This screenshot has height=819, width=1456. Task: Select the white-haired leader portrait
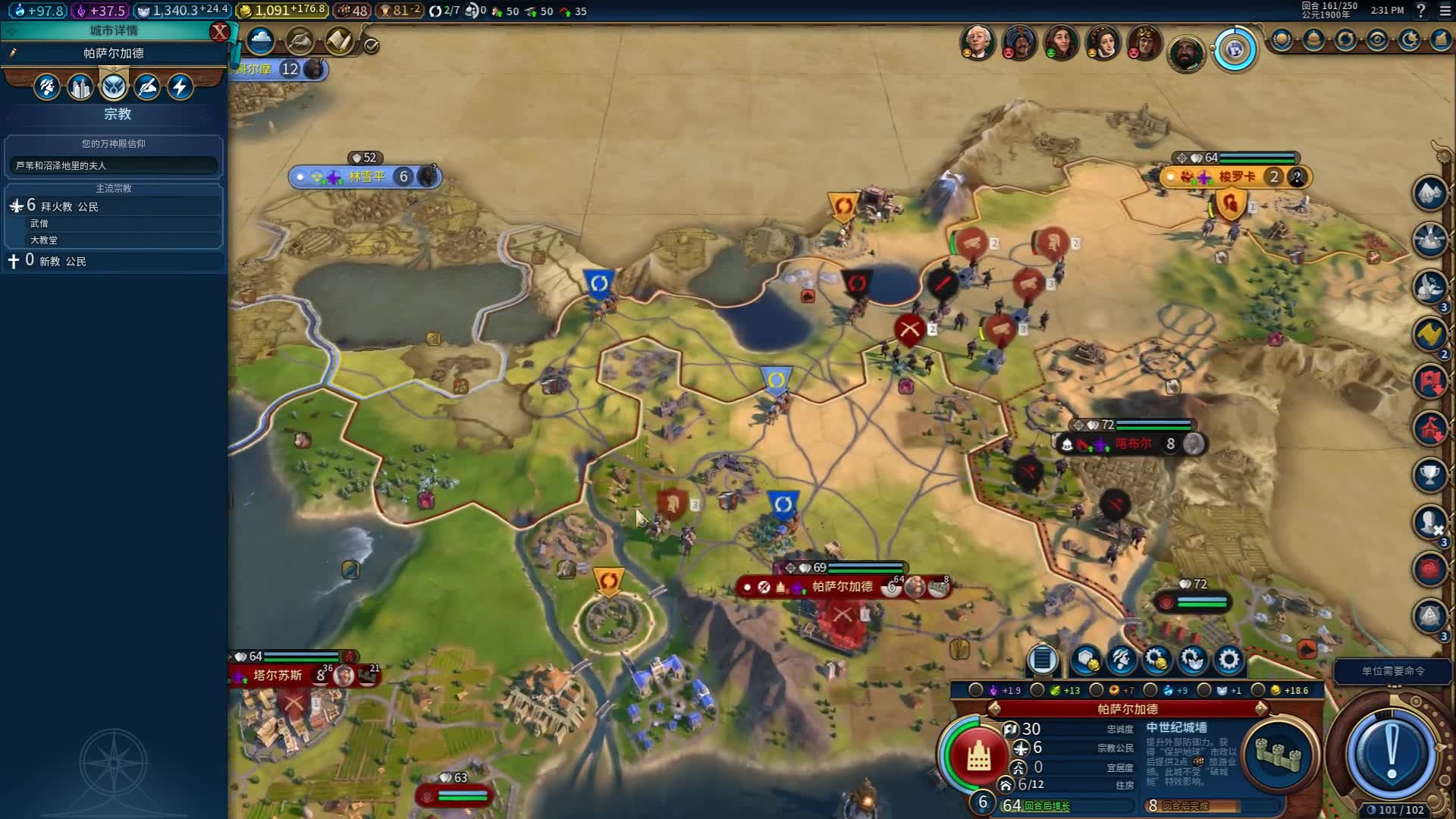tap(977, 42)
